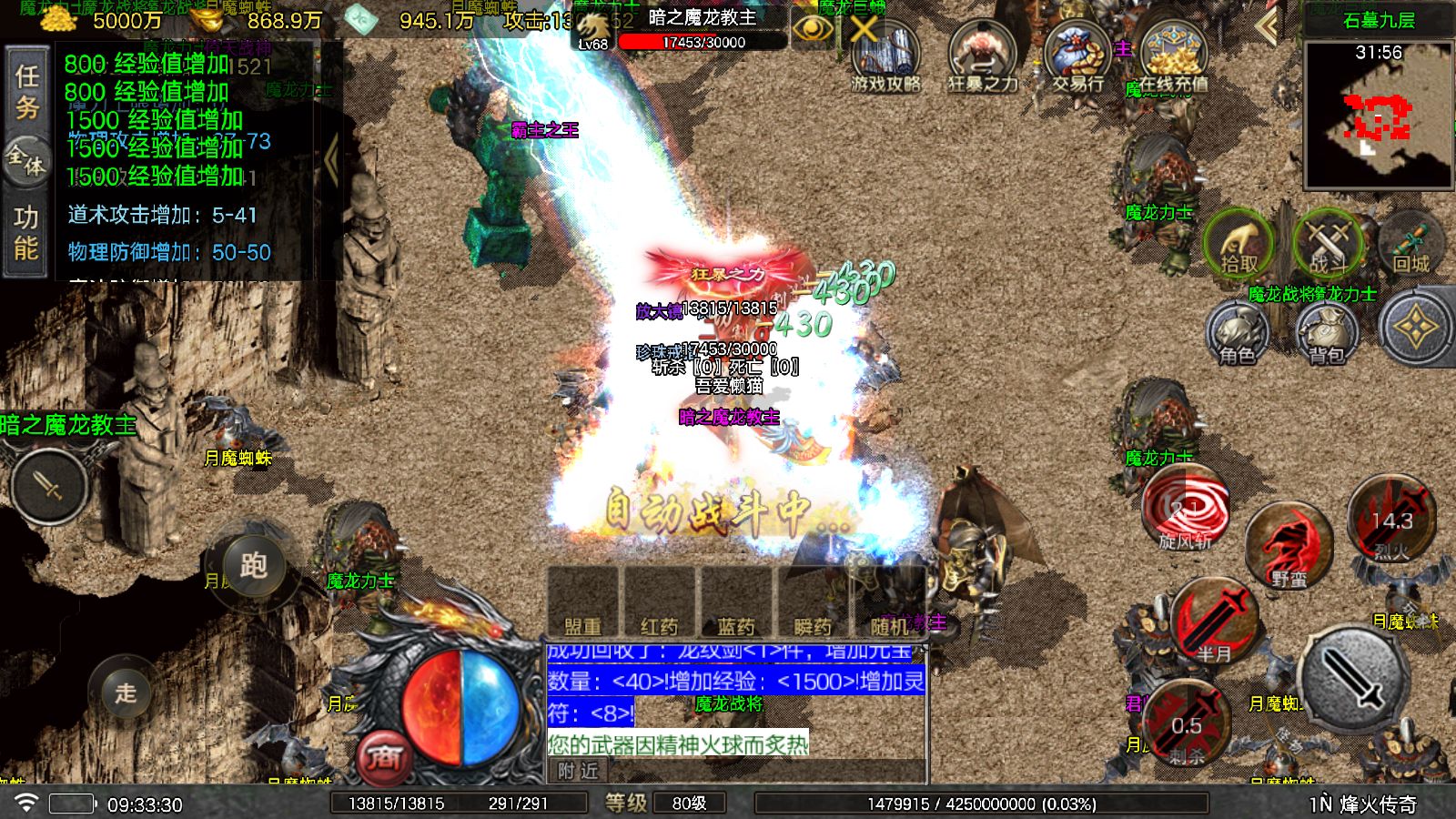Open the 游戏攻略 game guide
The height and width of the screenshot is (819, 1456).
885,57
